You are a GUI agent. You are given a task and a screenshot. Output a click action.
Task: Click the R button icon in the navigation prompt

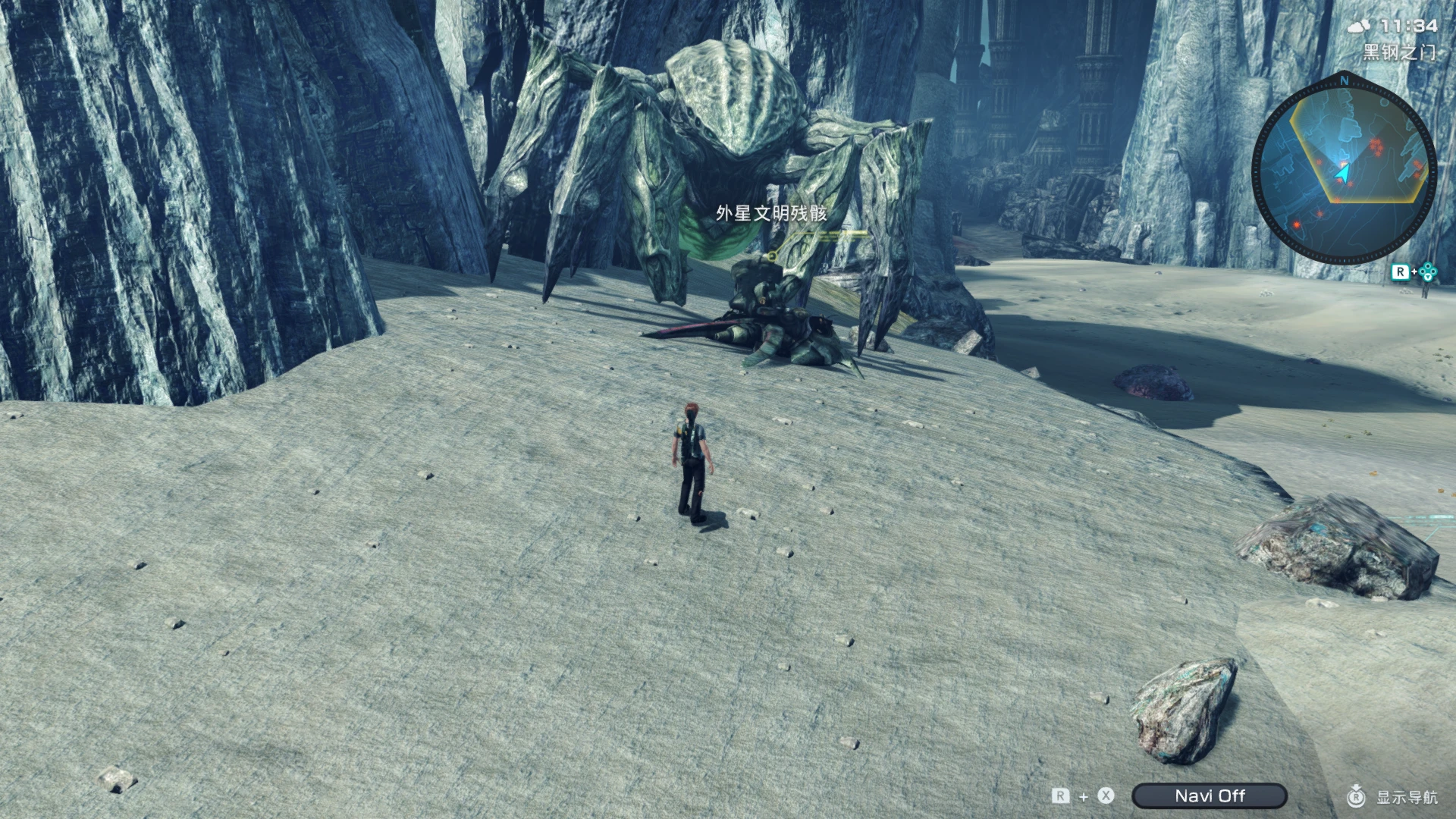(x=1061, y=795)
